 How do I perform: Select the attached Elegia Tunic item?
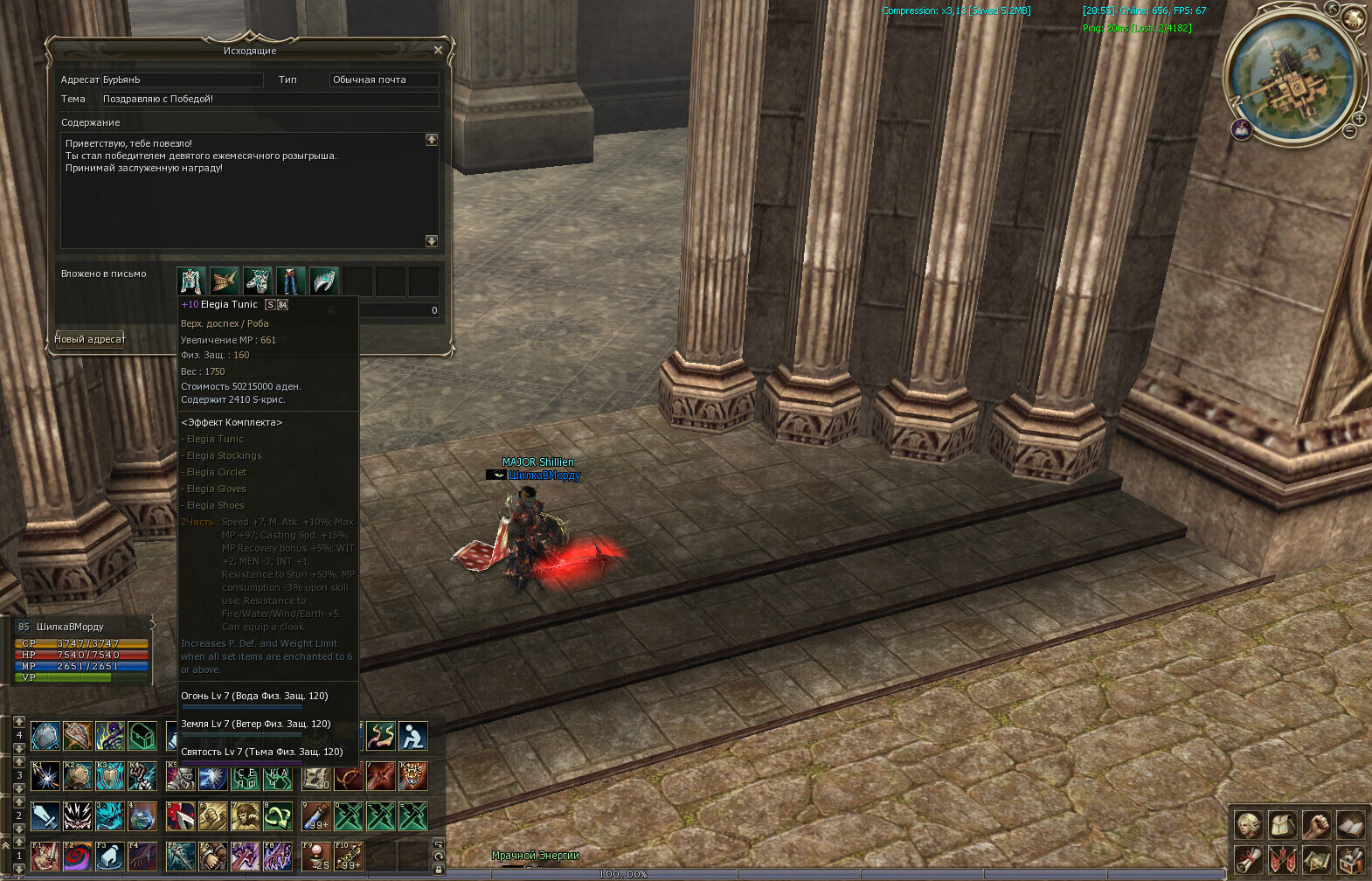(x=191, y=281)
